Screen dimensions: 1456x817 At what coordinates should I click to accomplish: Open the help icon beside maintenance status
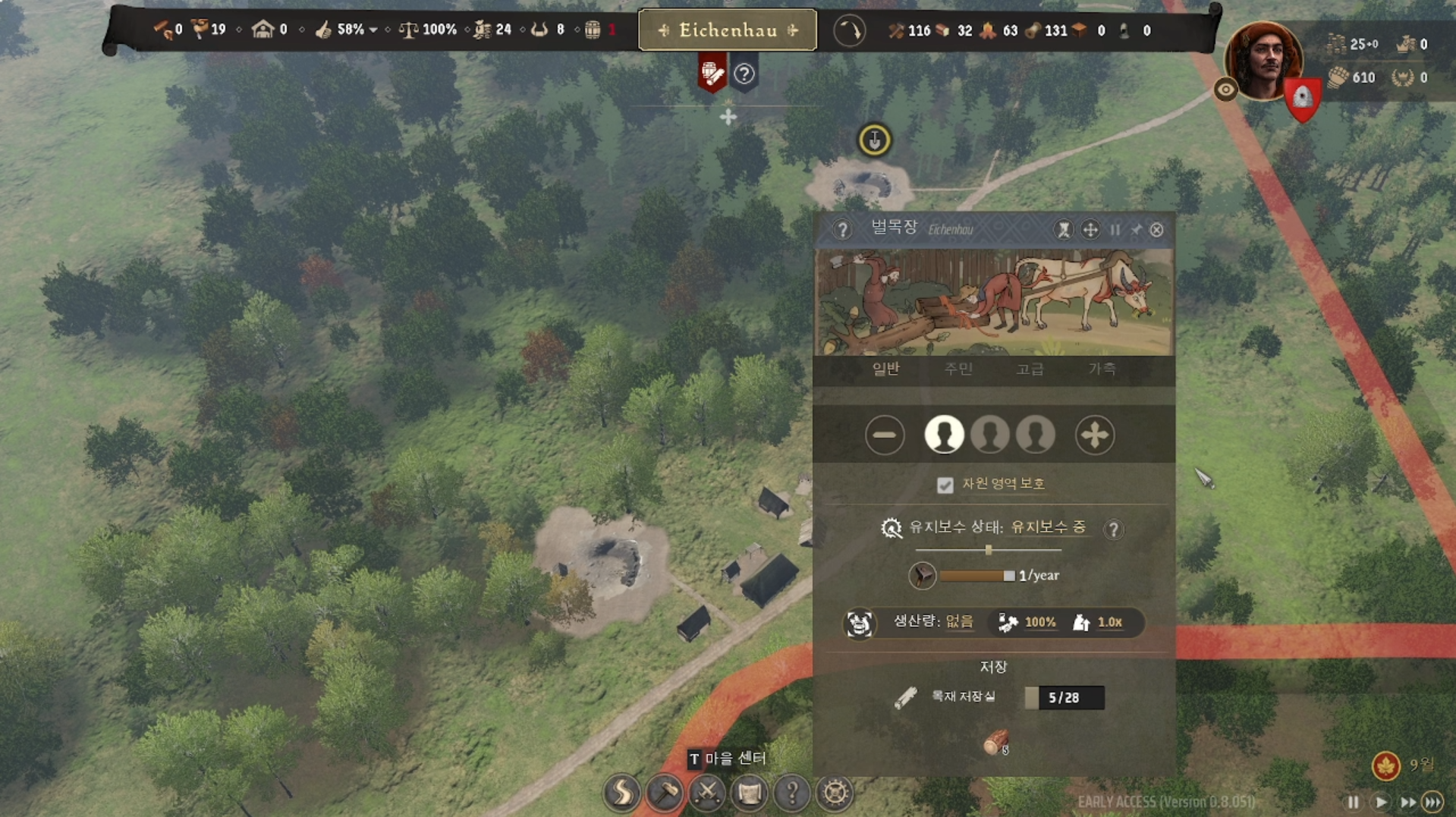[1113, 529]
